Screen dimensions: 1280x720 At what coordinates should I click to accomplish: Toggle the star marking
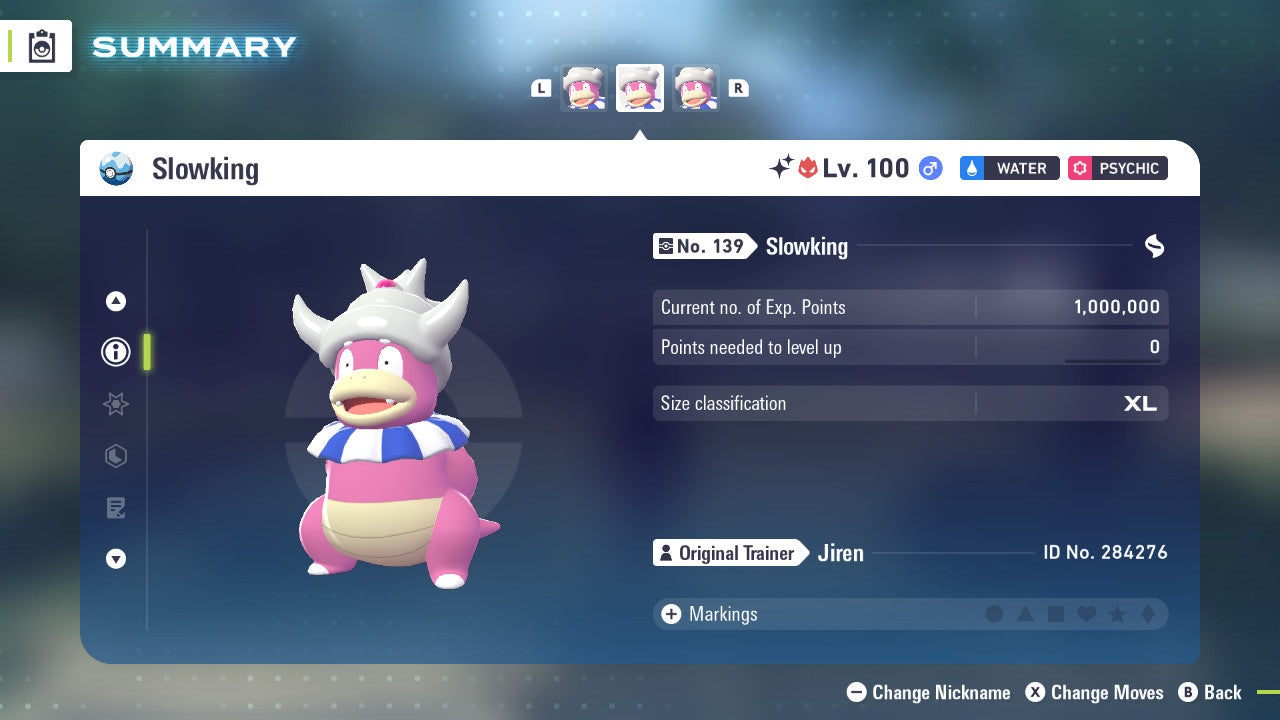click(x=1115, y=614)
